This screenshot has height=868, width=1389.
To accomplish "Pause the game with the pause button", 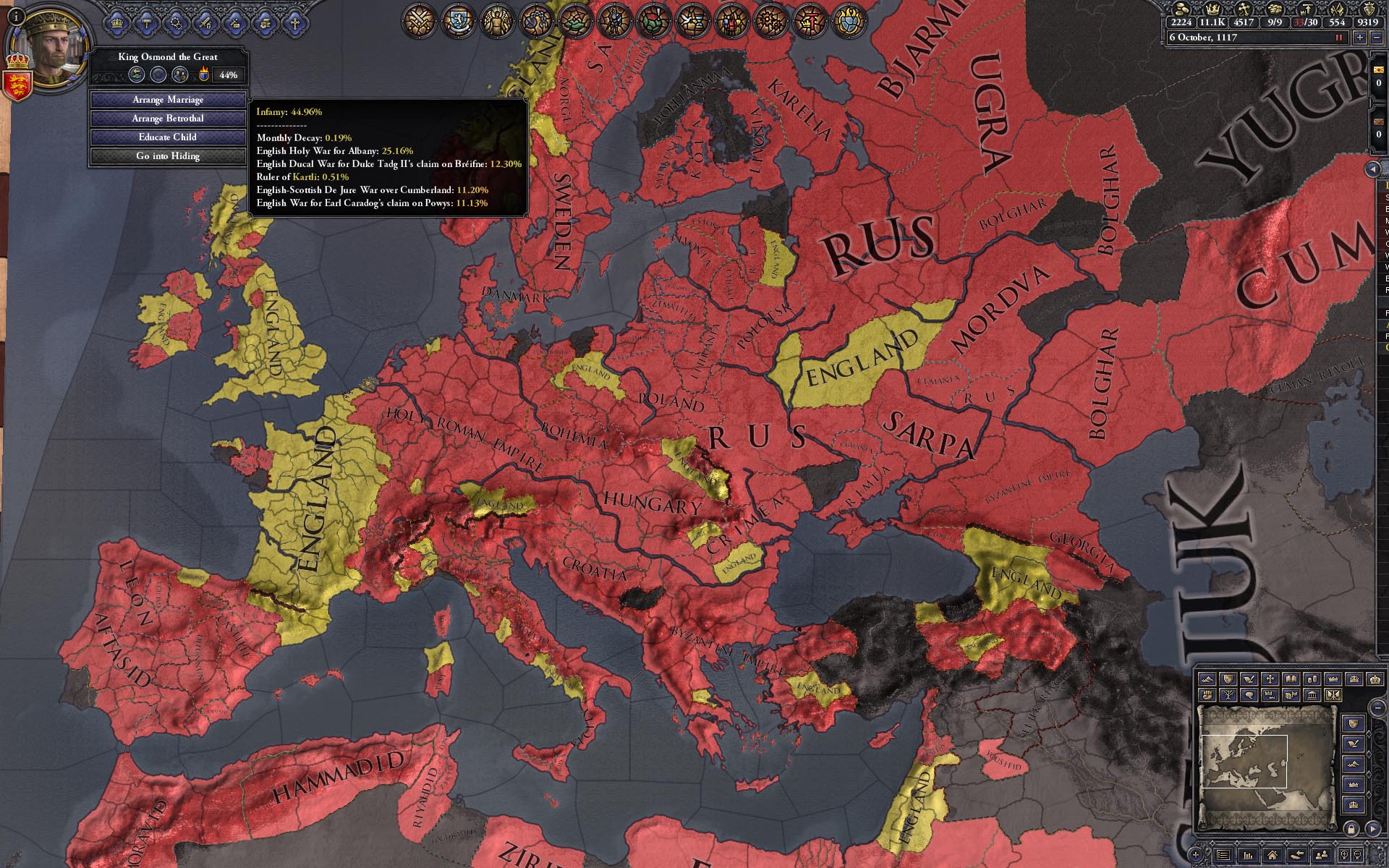I will [x=1338, y=38].
